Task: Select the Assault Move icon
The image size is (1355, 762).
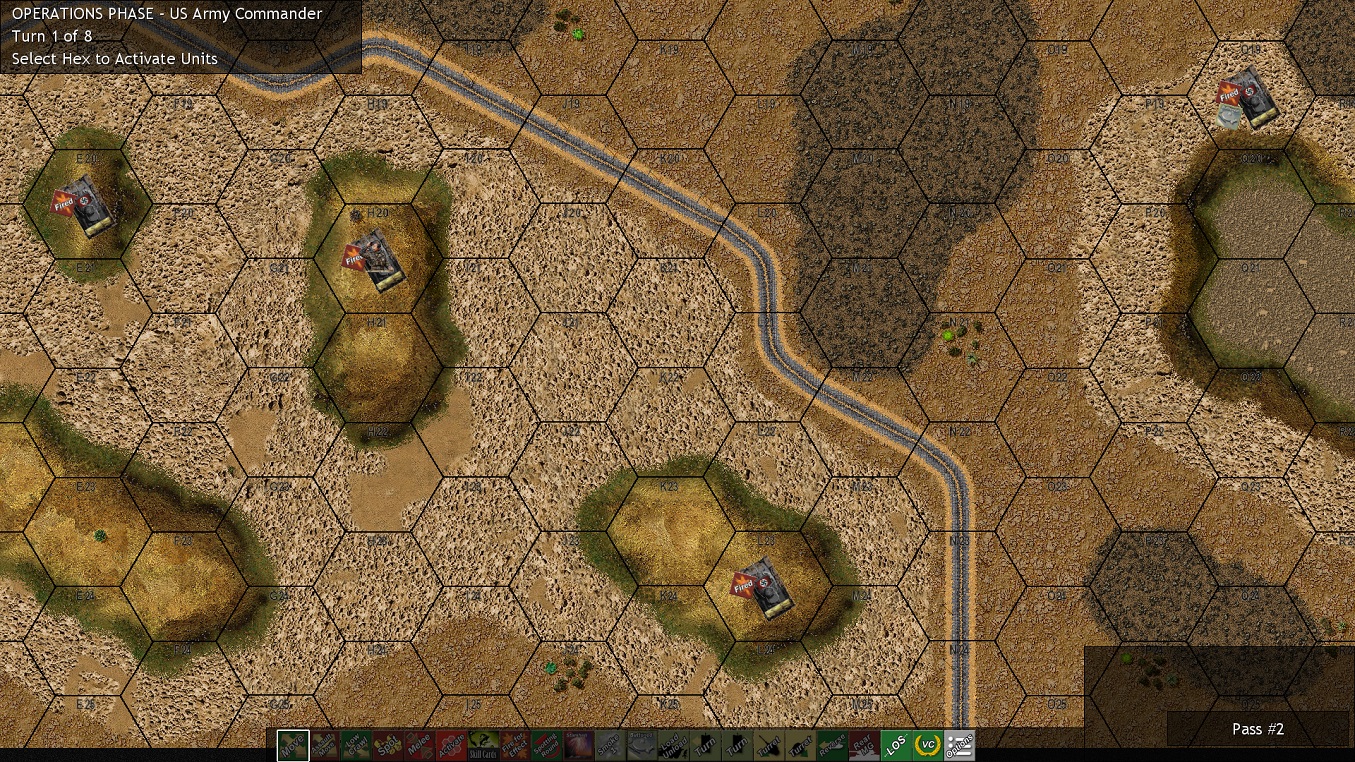Action: click(x=324, y=745)
